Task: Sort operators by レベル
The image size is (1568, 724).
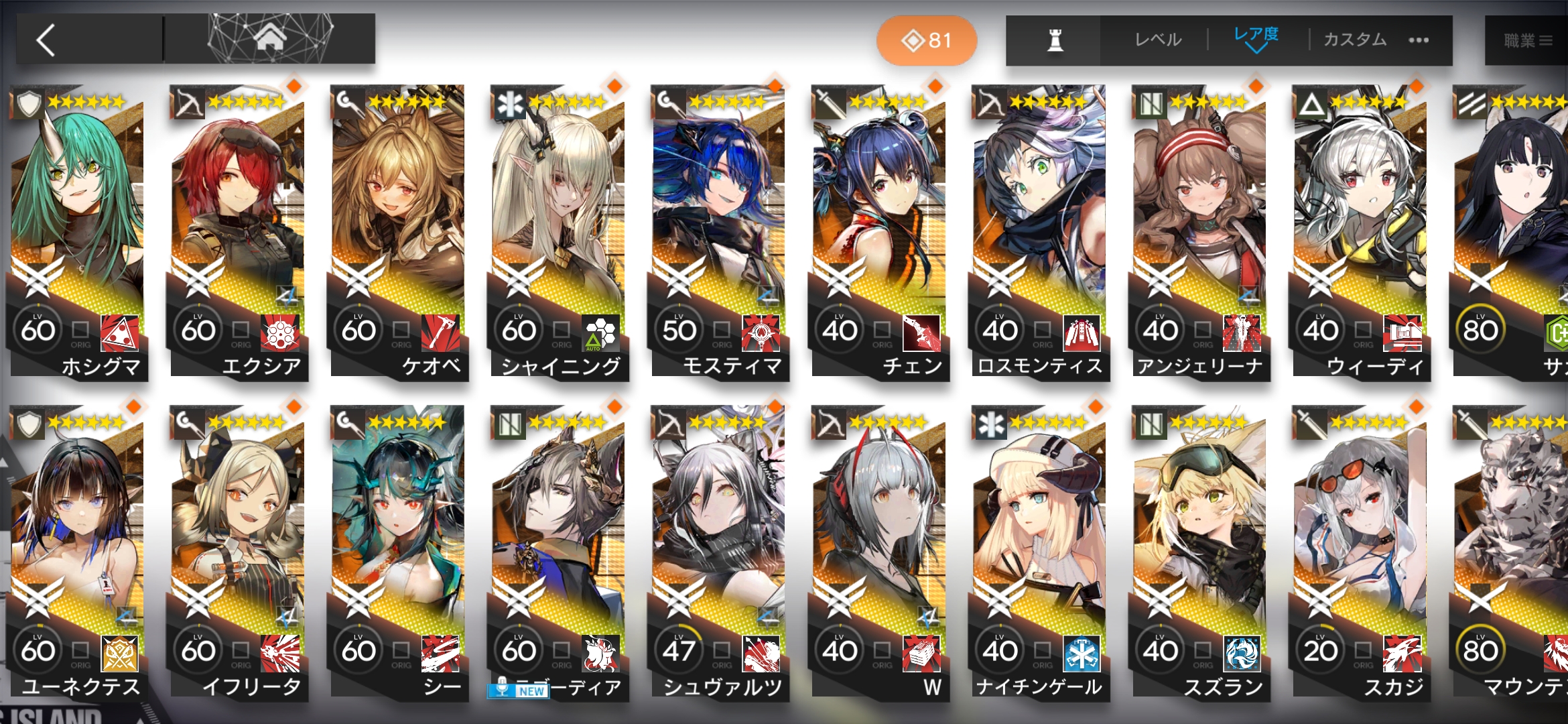Action: (x=1158, y=40)
